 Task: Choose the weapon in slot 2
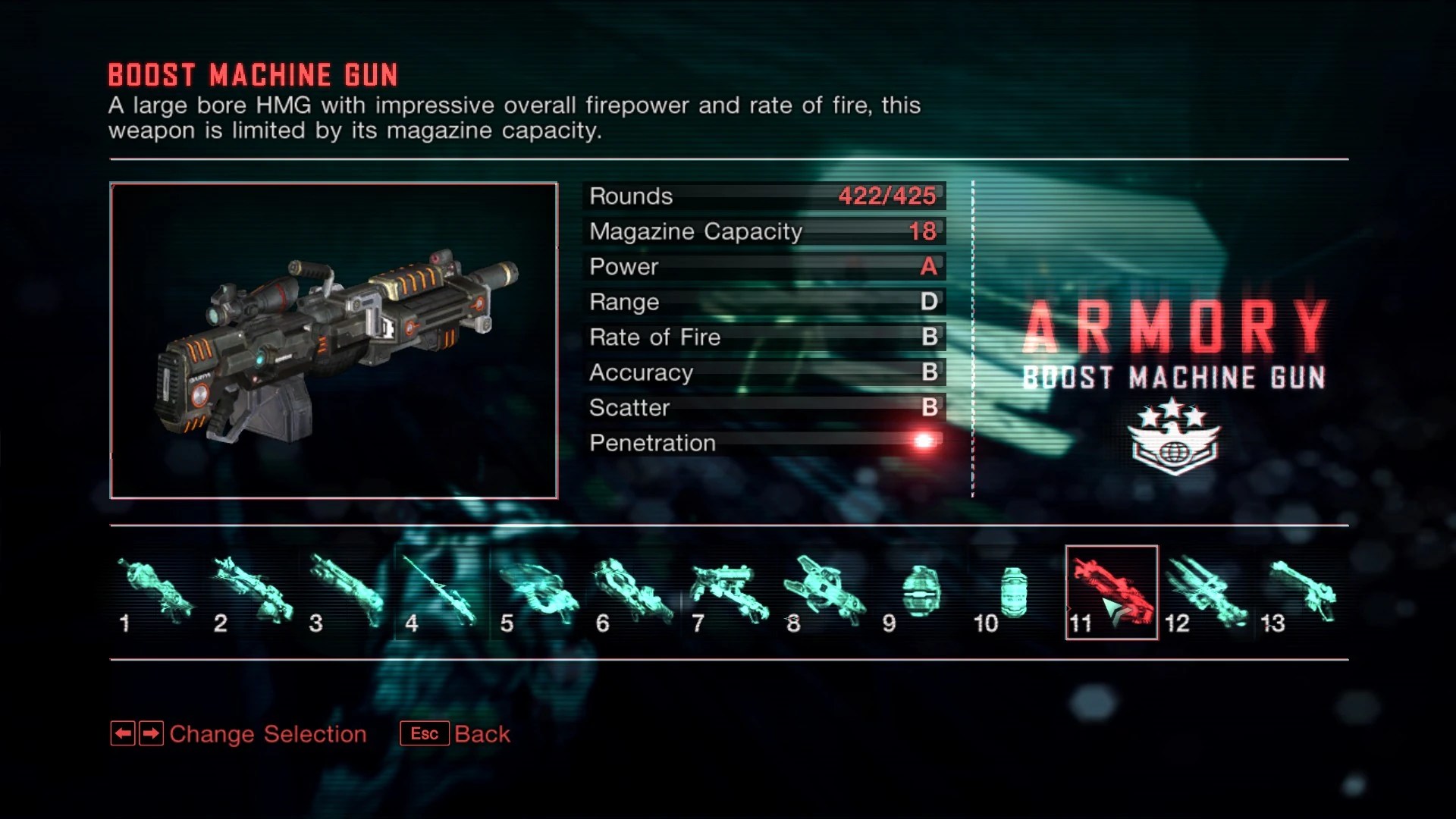(252, 593)
